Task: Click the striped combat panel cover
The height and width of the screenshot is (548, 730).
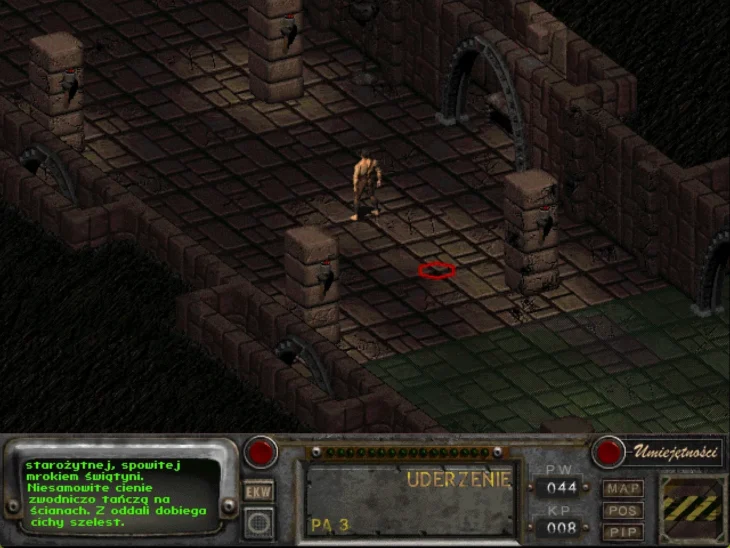Action: point(691,508)
